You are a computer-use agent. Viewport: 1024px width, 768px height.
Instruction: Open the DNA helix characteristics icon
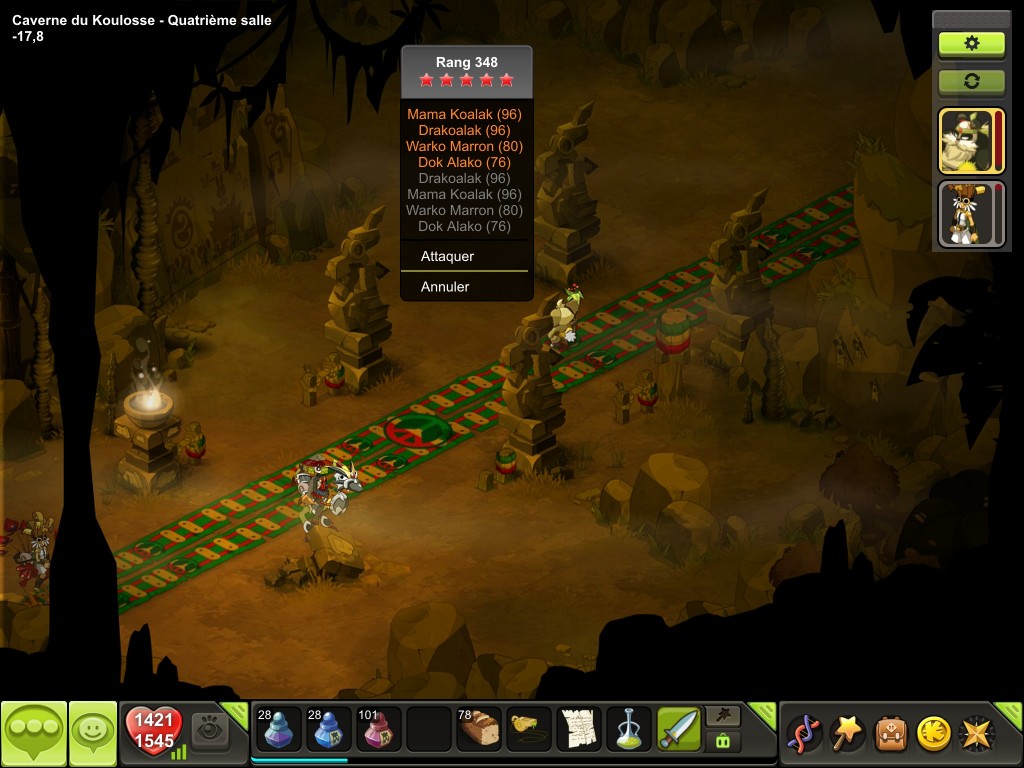(x=803, y=733)
